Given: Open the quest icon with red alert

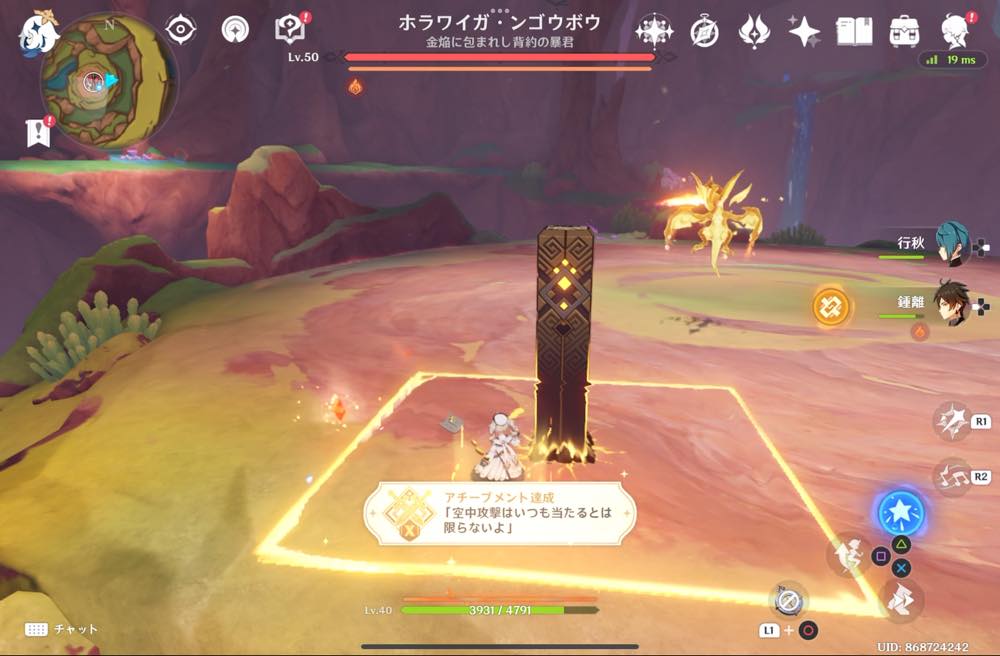Looking at the screenshot, I should coord(291,30).
